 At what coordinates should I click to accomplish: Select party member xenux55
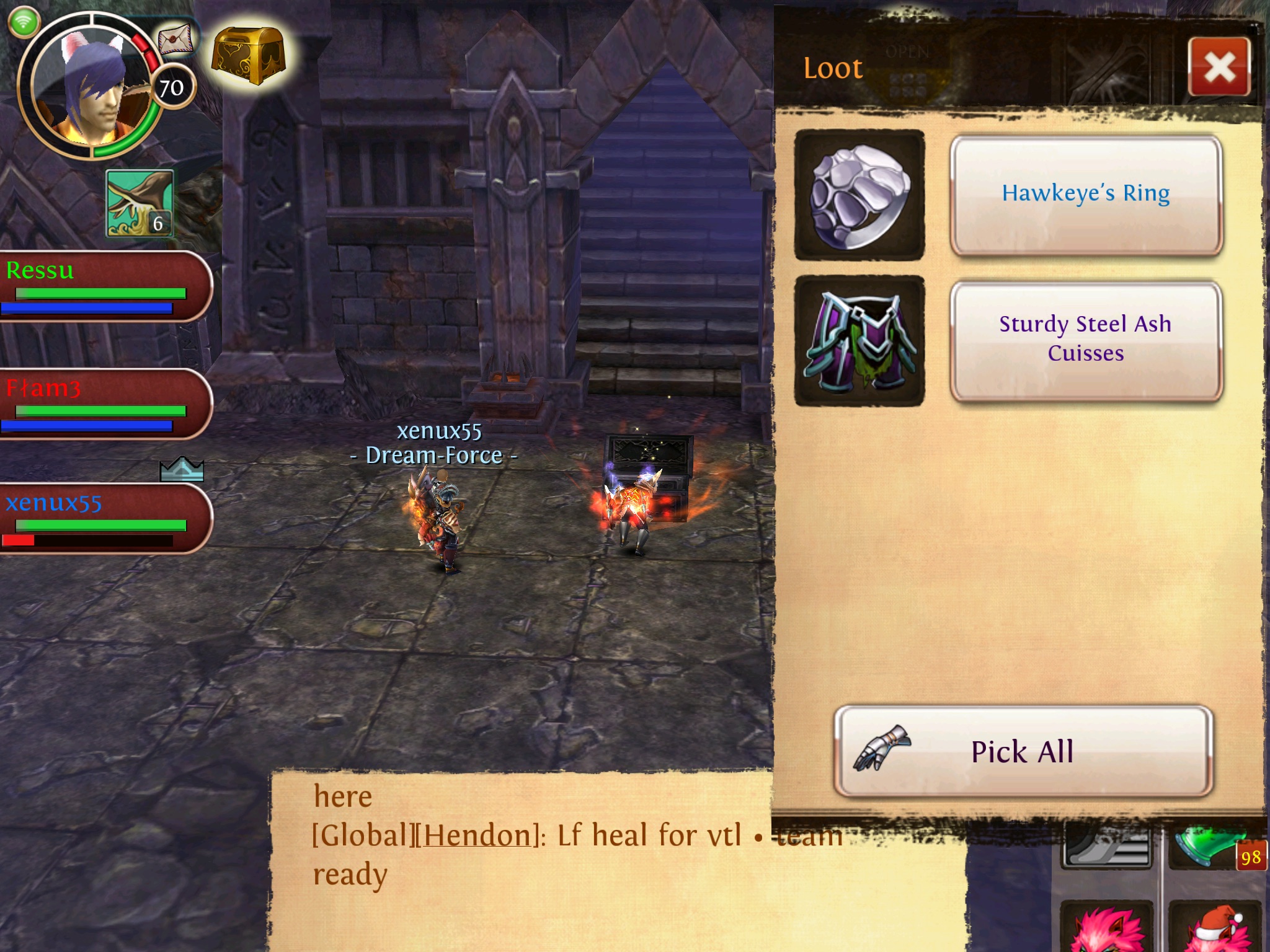coord(102,519)
